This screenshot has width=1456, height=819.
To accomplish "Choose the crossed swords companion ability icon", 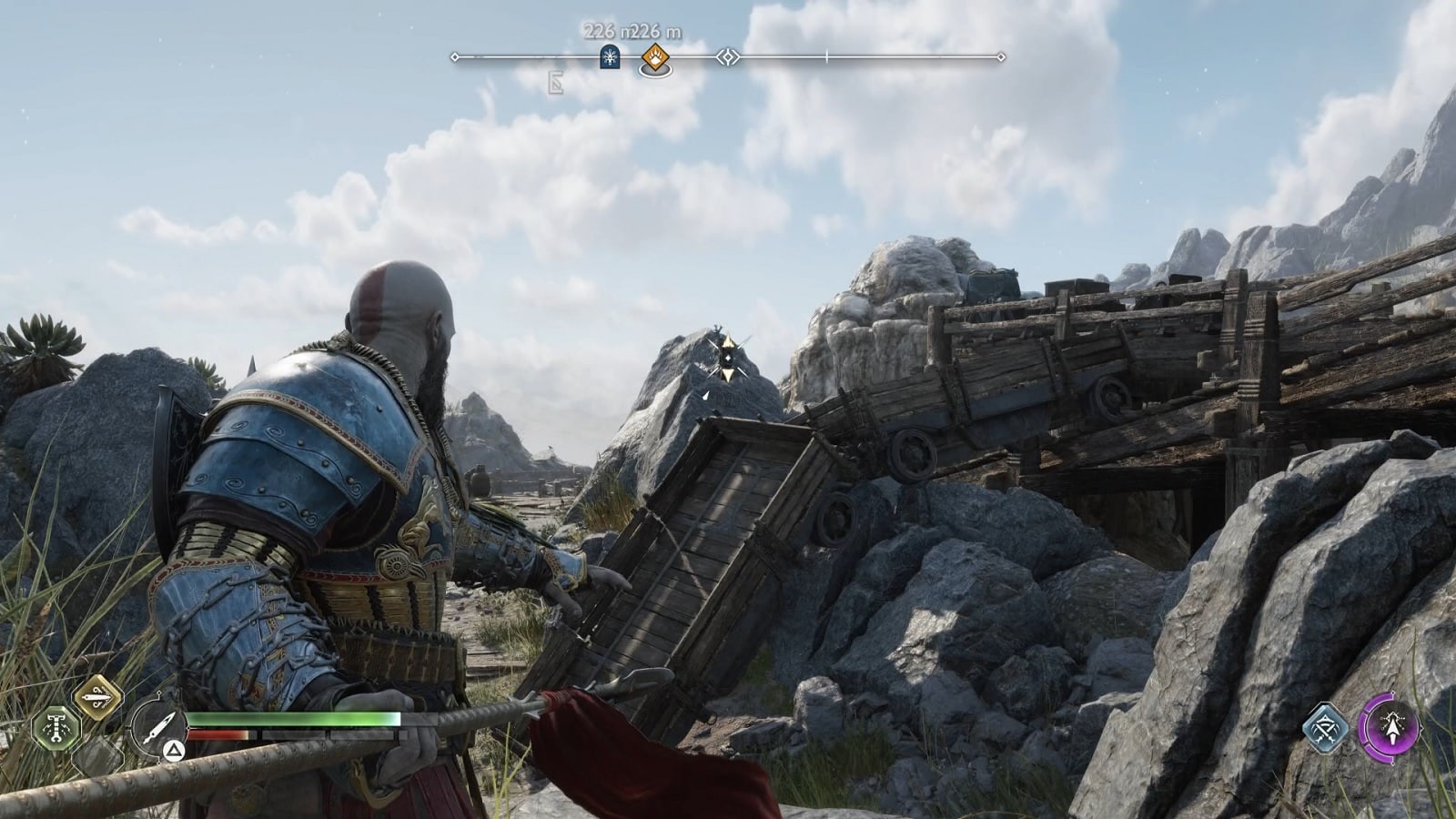I will click(1328, 728).
